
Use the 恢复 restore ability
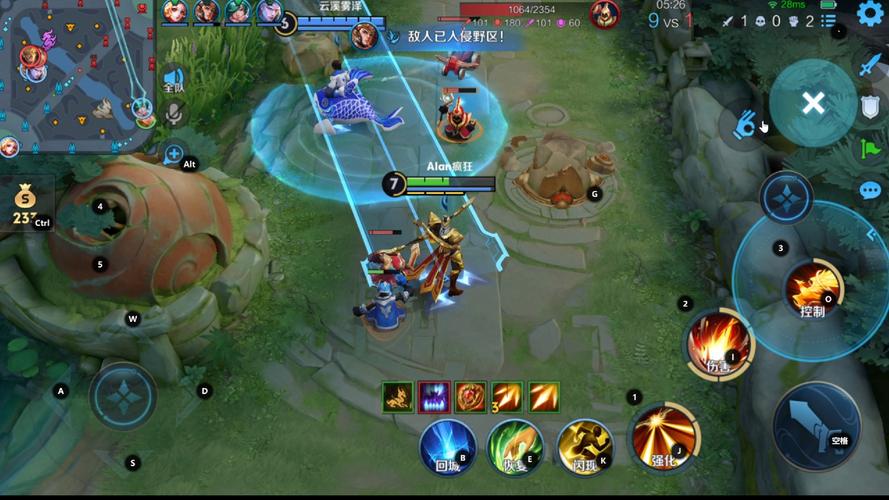pyautogui.click(x=515, y=446)
